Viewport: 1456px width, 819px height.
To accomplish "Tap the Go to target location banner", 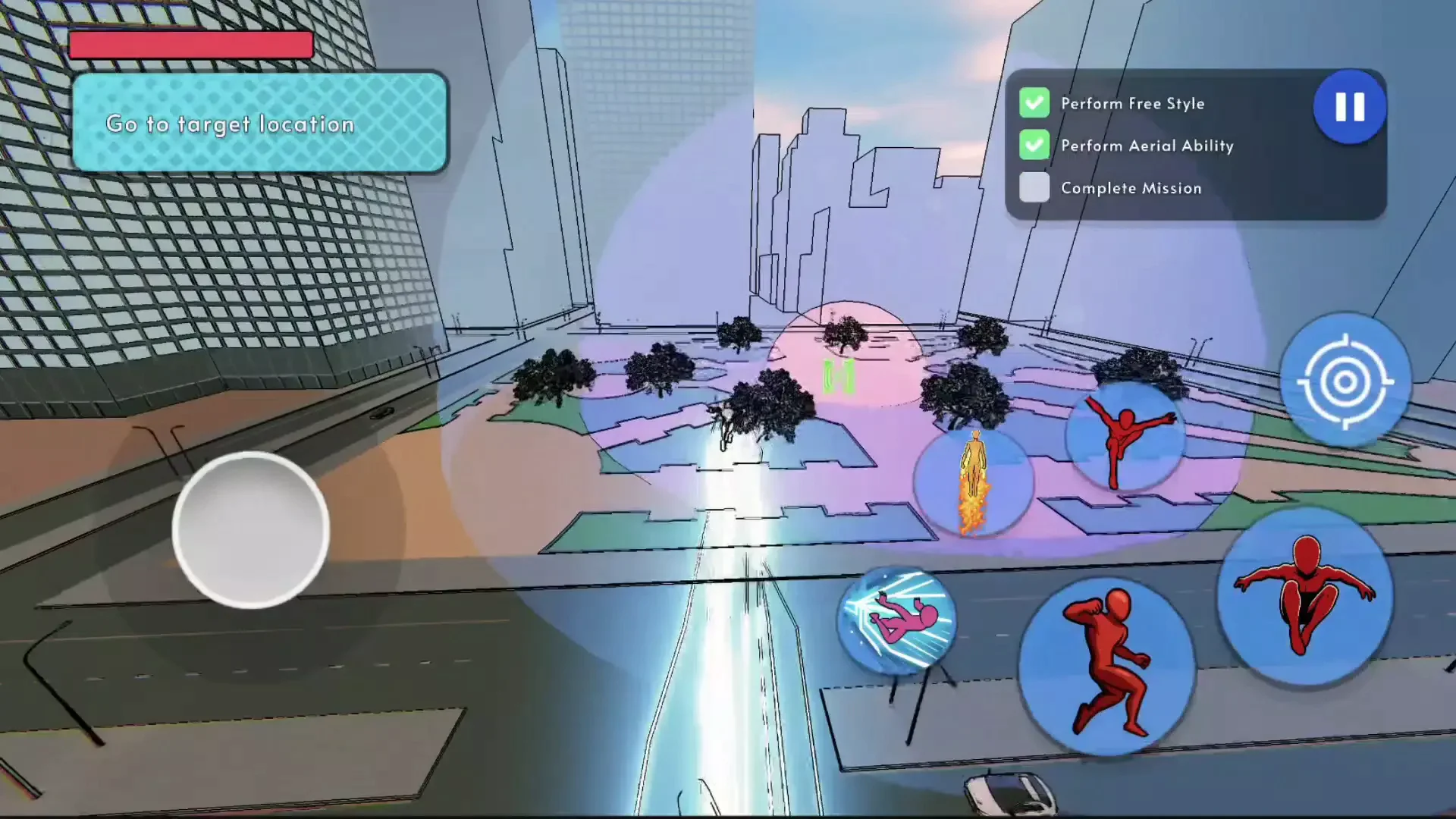I will tap(259, 123).
